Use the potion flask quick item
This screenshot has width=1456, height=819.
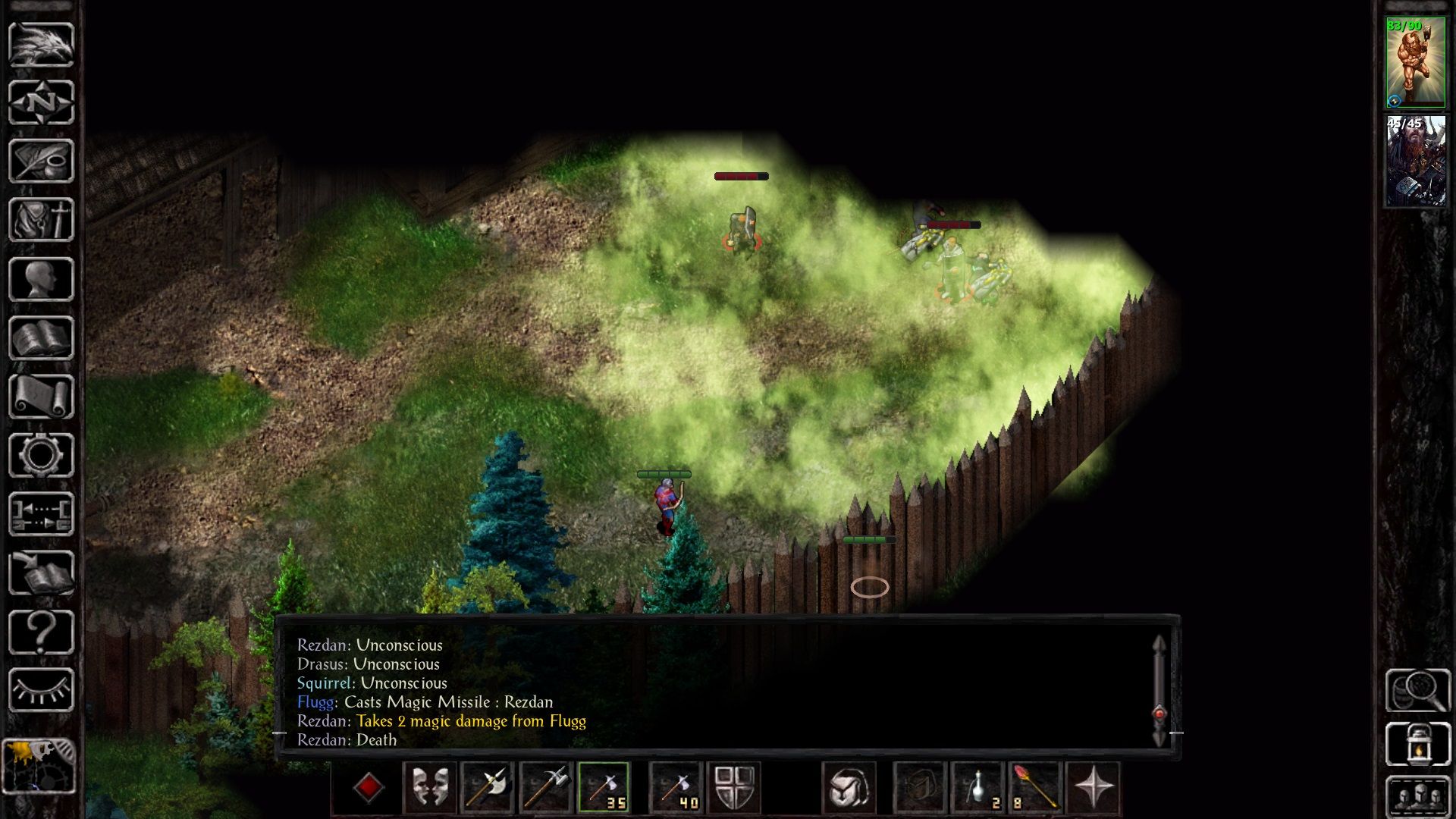(978, 788)
